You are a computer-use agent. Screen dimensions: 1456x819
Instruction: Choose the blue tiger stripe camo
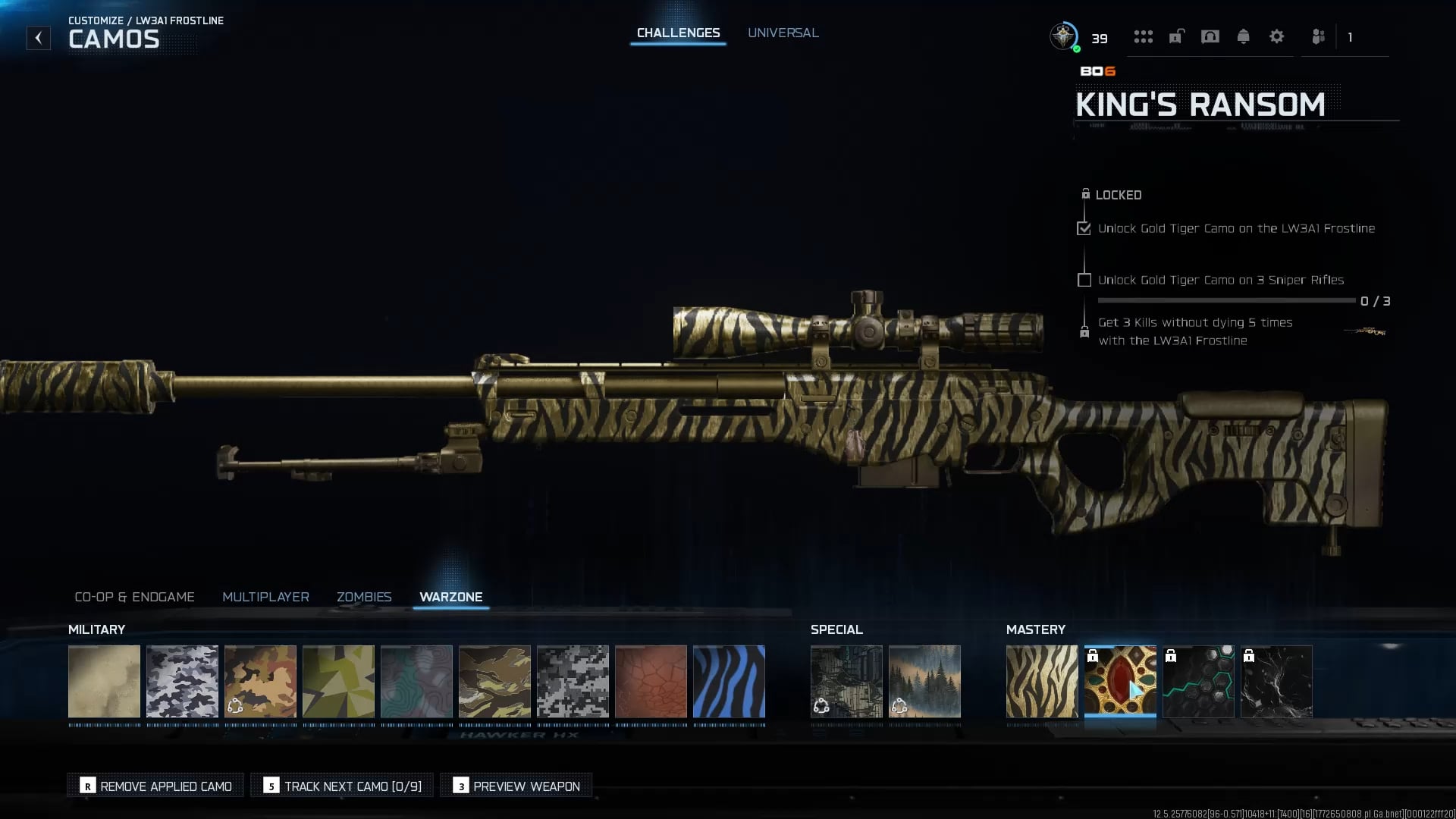[729, 681]
